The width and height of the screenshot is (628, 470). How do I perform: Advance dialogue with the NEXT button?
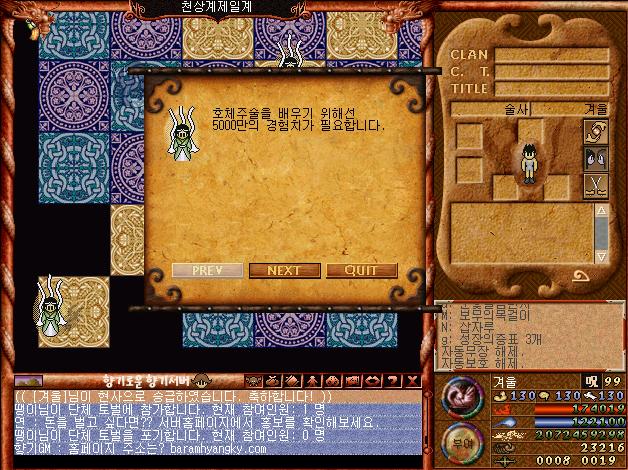[x=284, y=270]
